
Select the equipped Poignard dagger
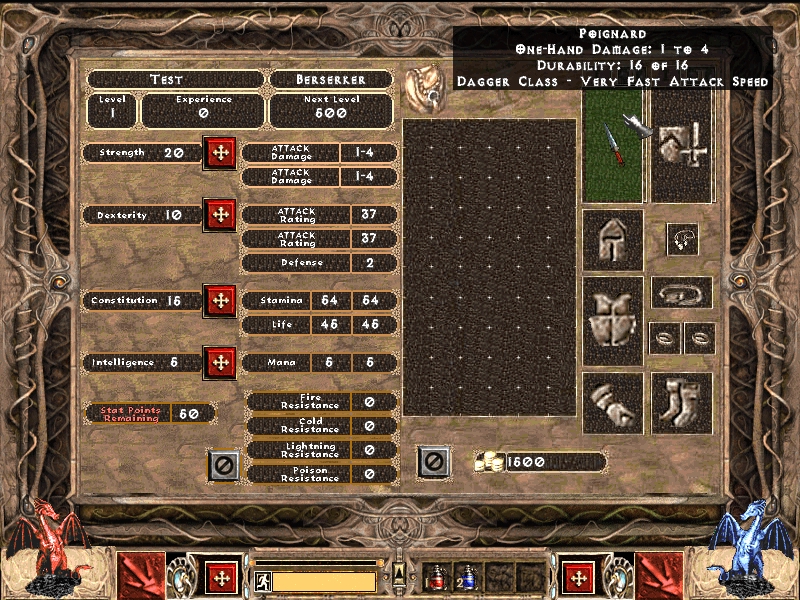click(612, 147)
